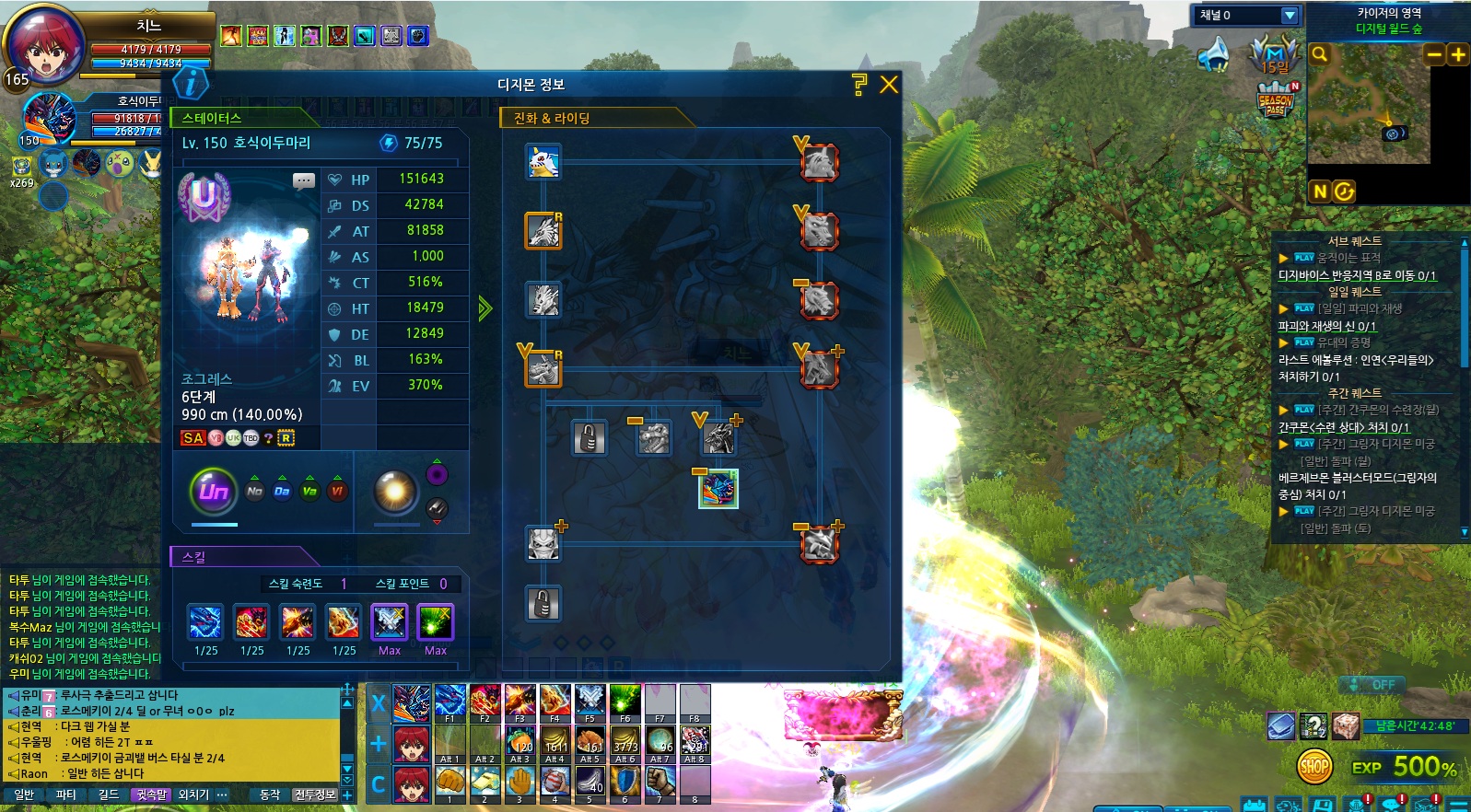
Task: Open the Season Pass icon
Action: pos(1276,99)
